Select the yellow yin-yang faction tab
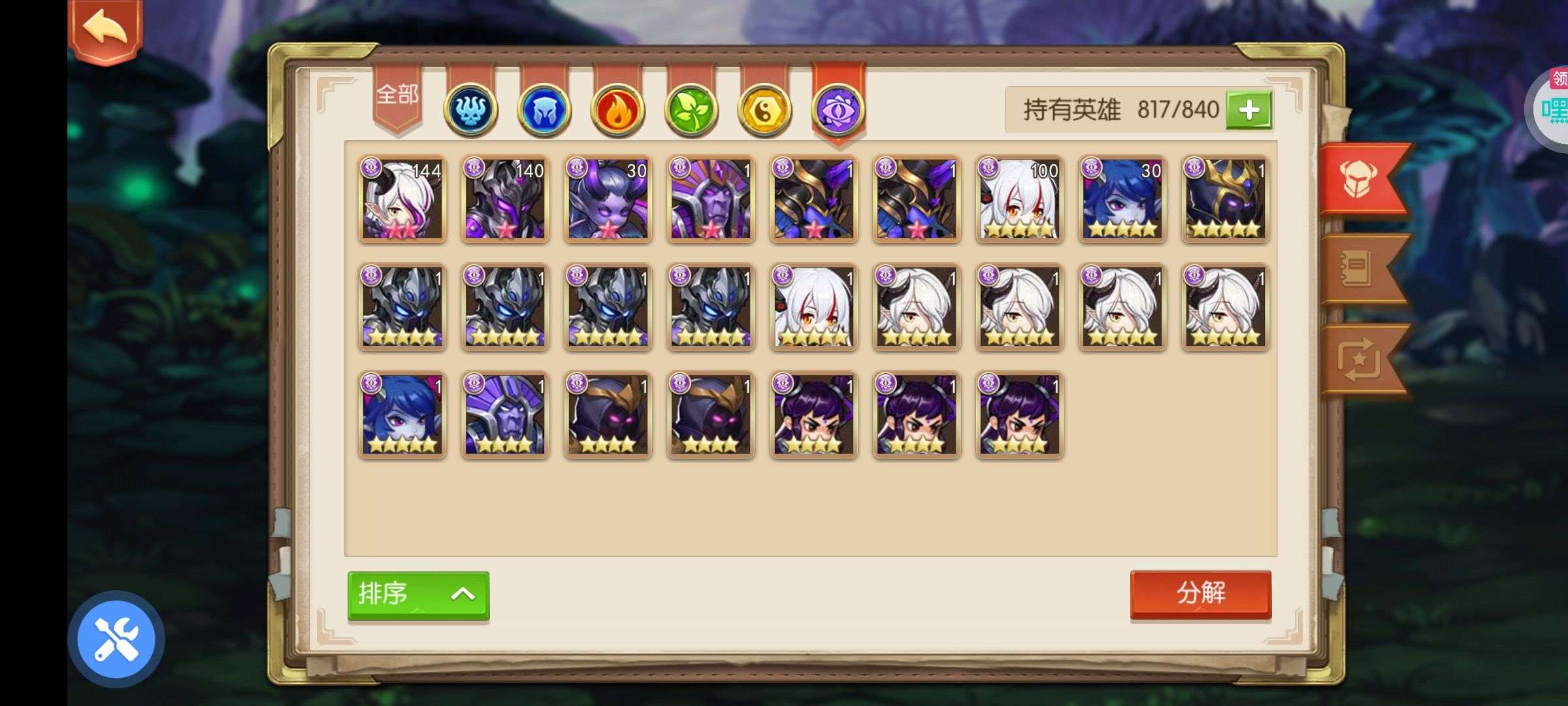 pyautogui.click(x=764, y=110)
